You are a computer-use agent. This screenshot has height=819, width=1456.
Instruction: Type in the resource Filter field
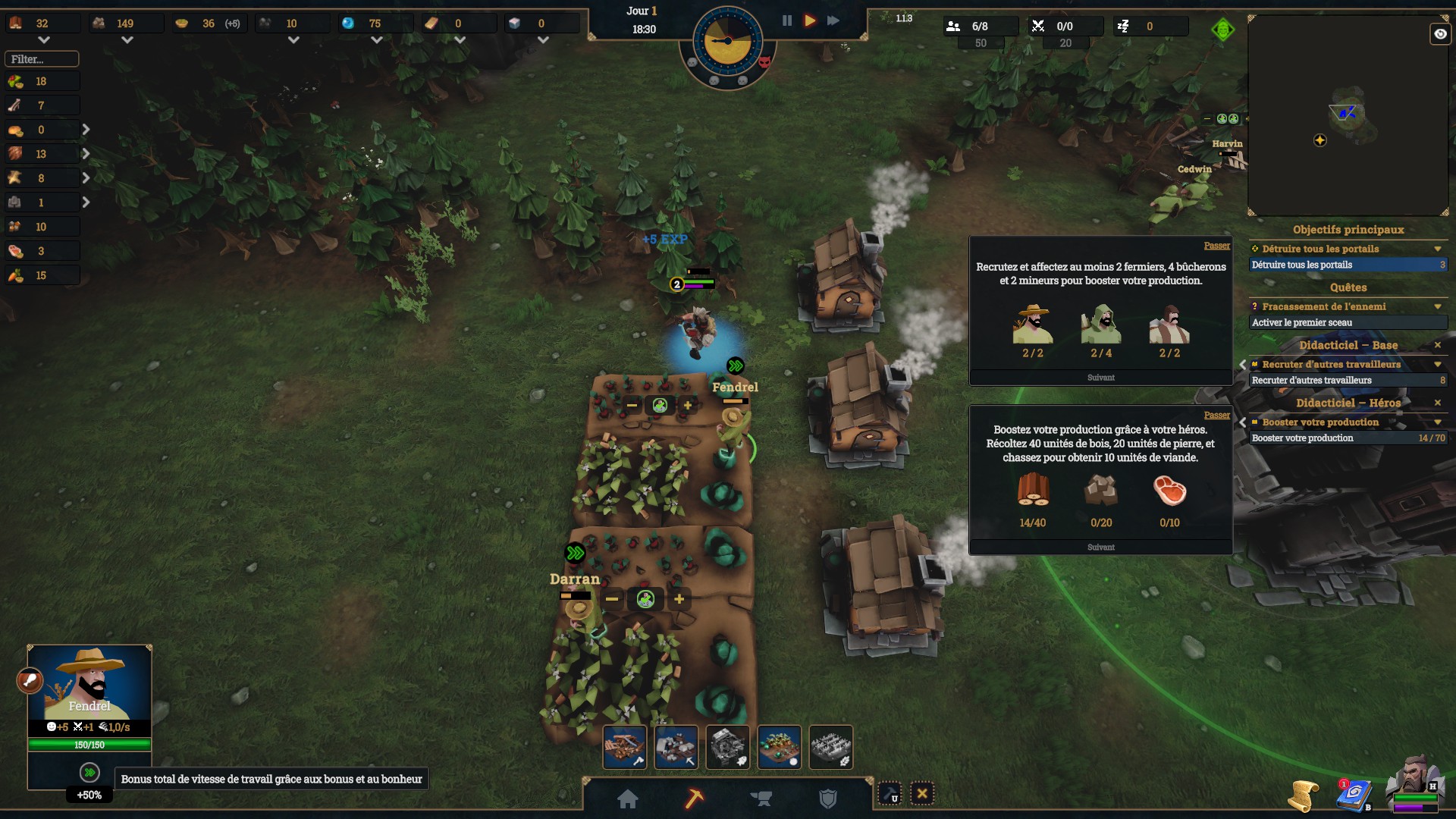[42, 58]
